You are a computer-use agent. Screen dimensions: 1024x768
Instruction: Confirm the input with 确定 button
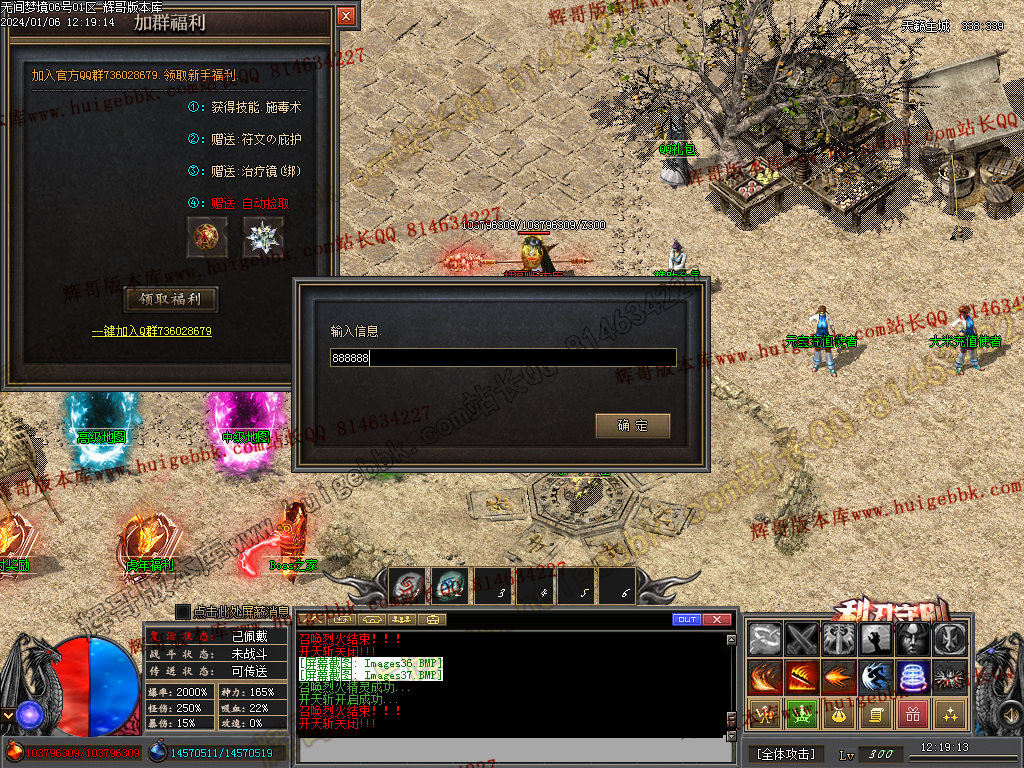(632, 426)
